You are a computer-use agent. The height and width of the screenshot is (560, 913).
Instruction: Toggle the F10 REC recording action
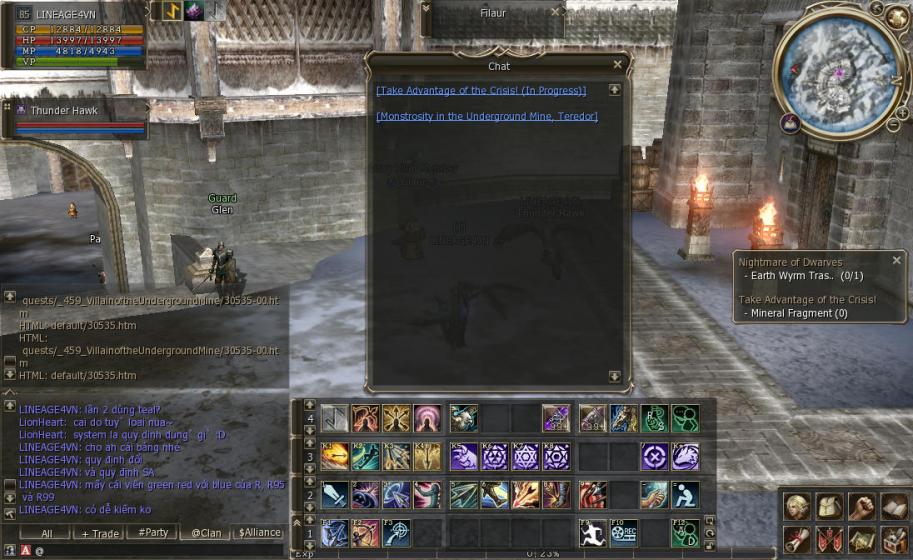(x=624, y=533)
